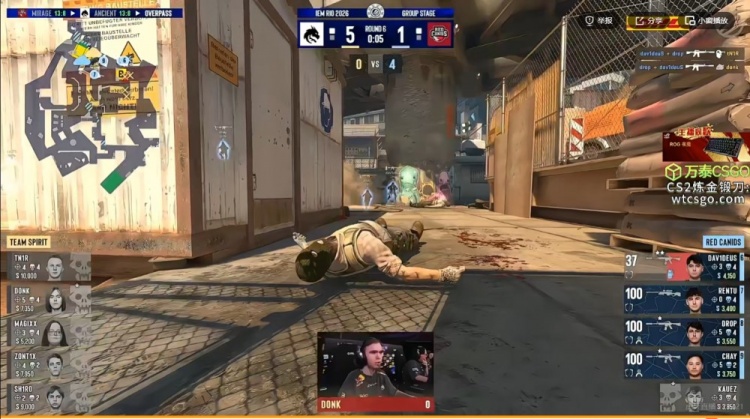The height and width of the screenshot is (419, 750).
Task: Pick SH1RO's player card
Action: click(50, 397)
